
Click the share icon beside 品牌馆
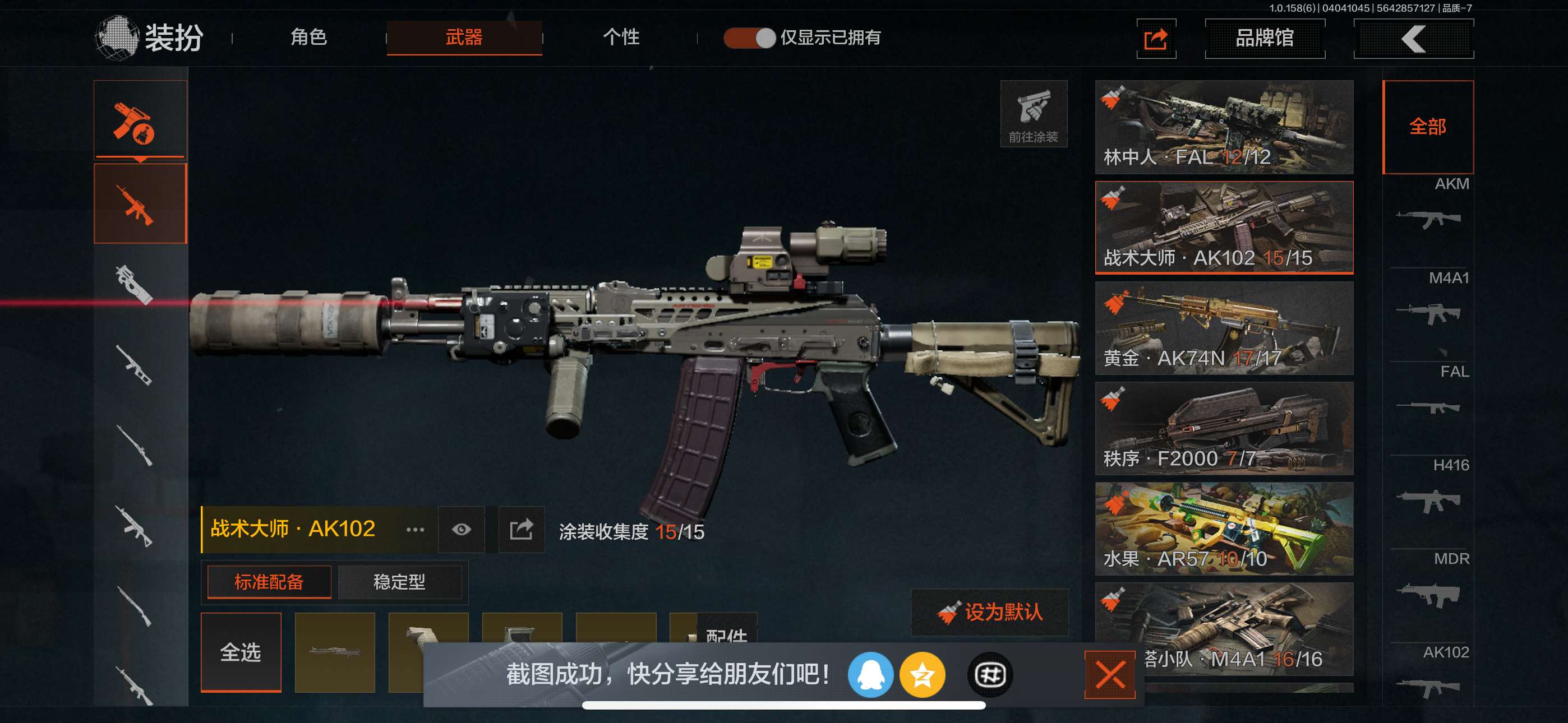(1155, 39)
